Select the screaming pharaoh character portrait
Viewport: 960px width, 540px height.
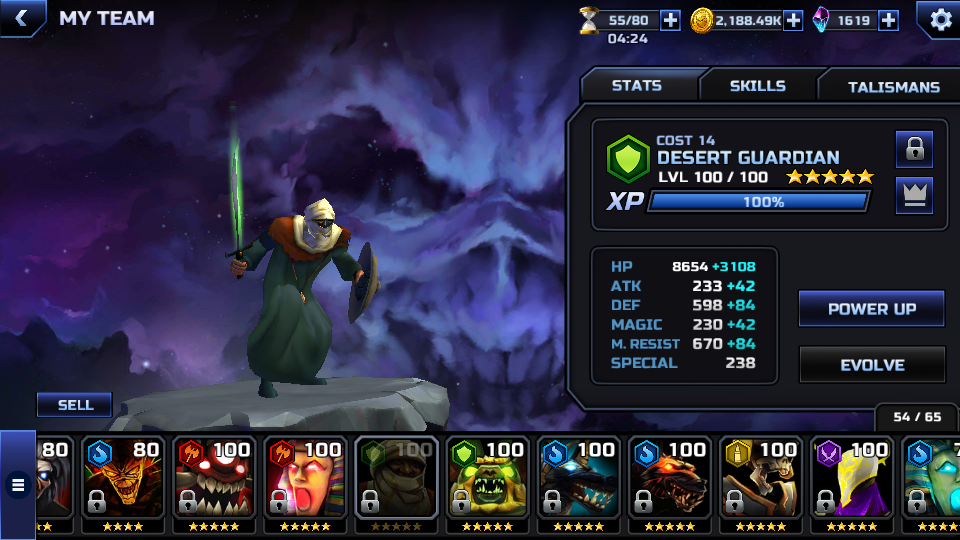pos(304,477)
